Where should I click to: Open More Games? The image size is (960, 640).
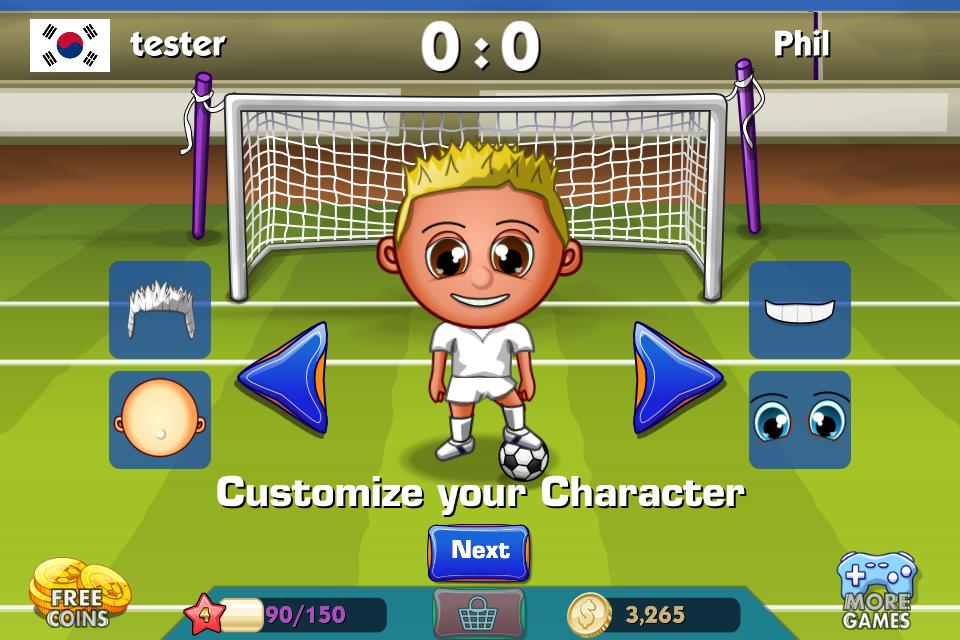(x=877, y=592)
